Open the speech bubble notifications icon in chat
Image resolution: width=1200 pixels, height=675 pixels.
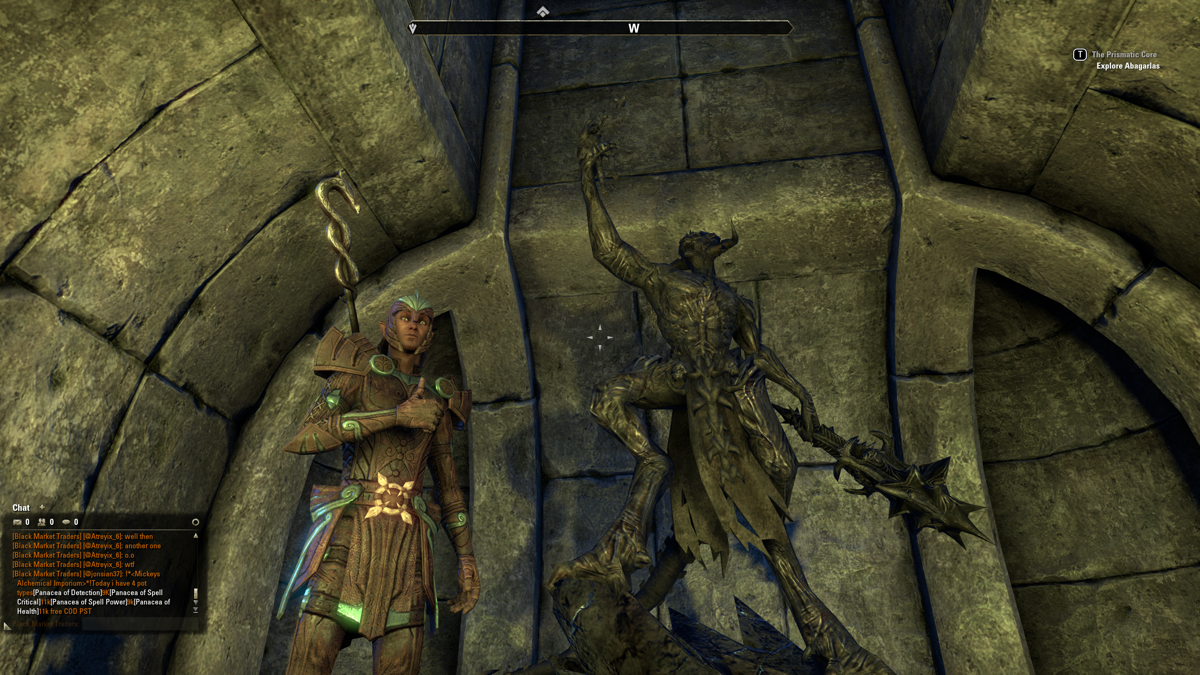[x=66, y=522]
